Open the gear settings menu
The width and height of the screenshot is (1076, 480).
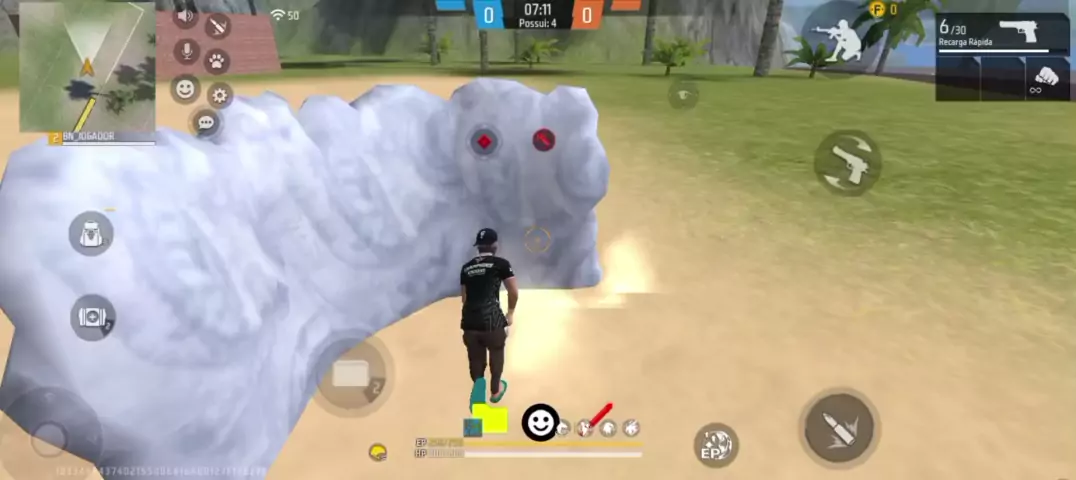[219, 95]
